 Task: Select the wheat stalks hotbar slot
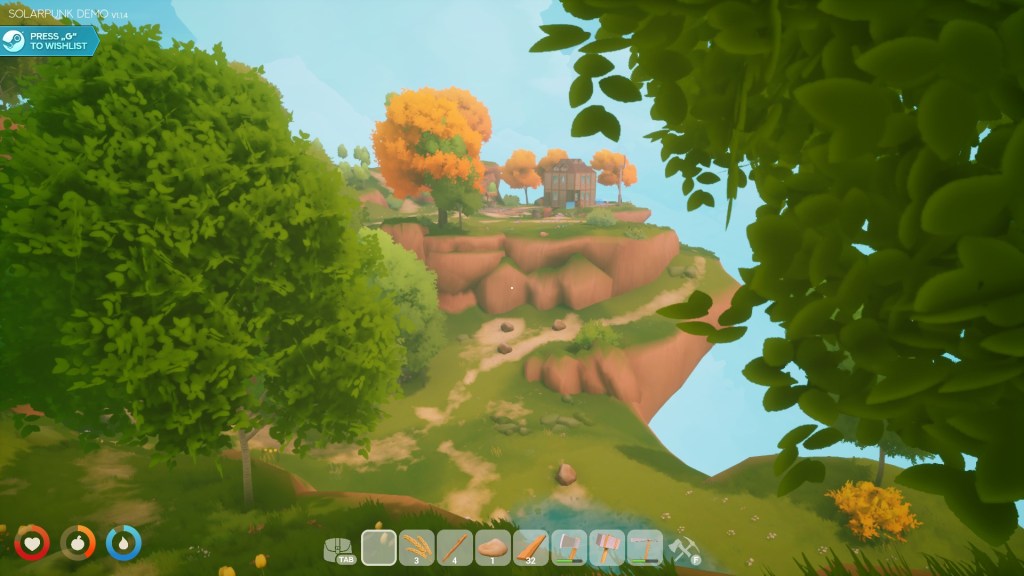pyautogui.click(x=417, y=547)
